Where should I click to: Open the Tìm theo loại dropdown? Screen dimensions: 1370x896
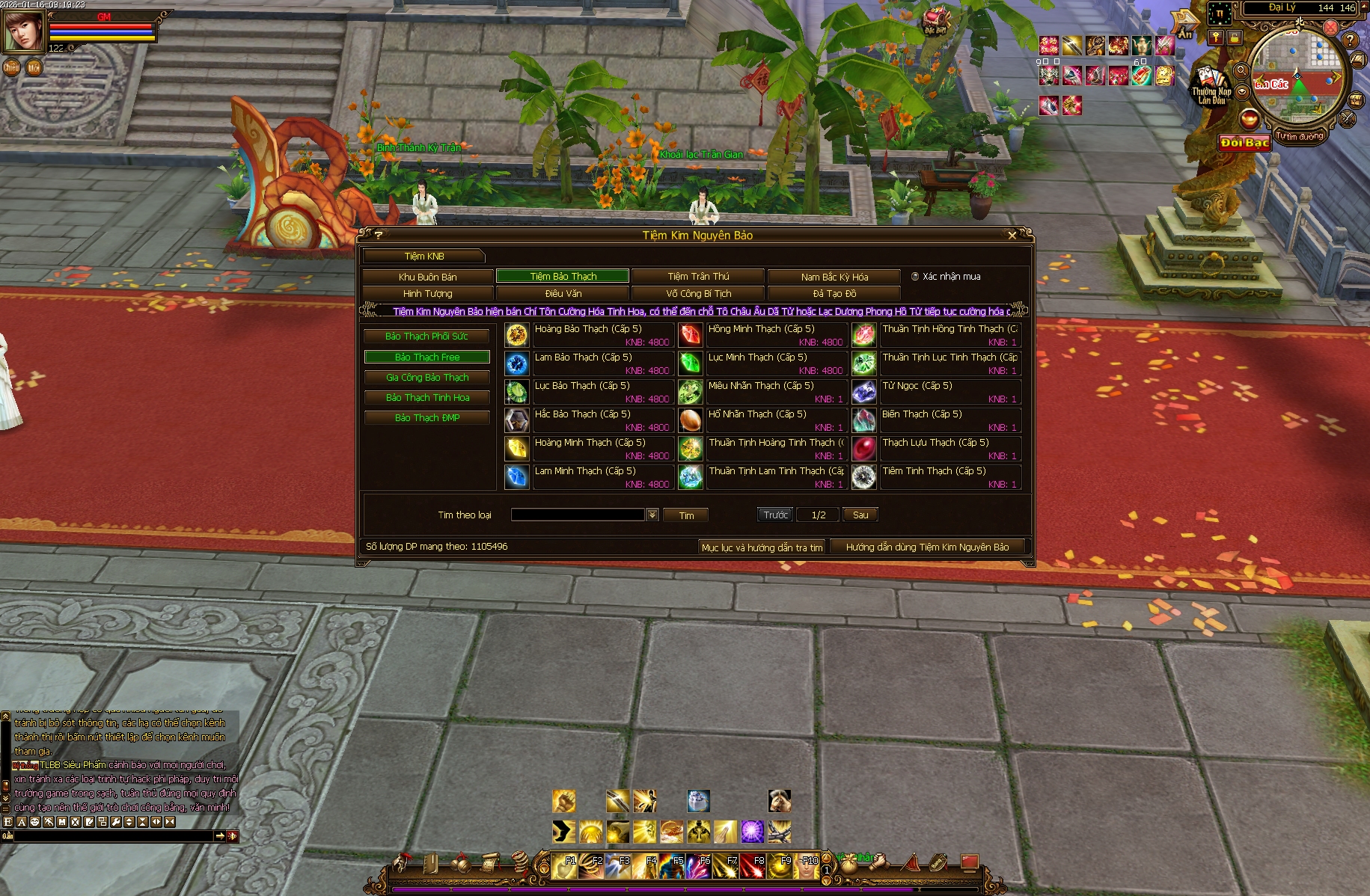652,515
